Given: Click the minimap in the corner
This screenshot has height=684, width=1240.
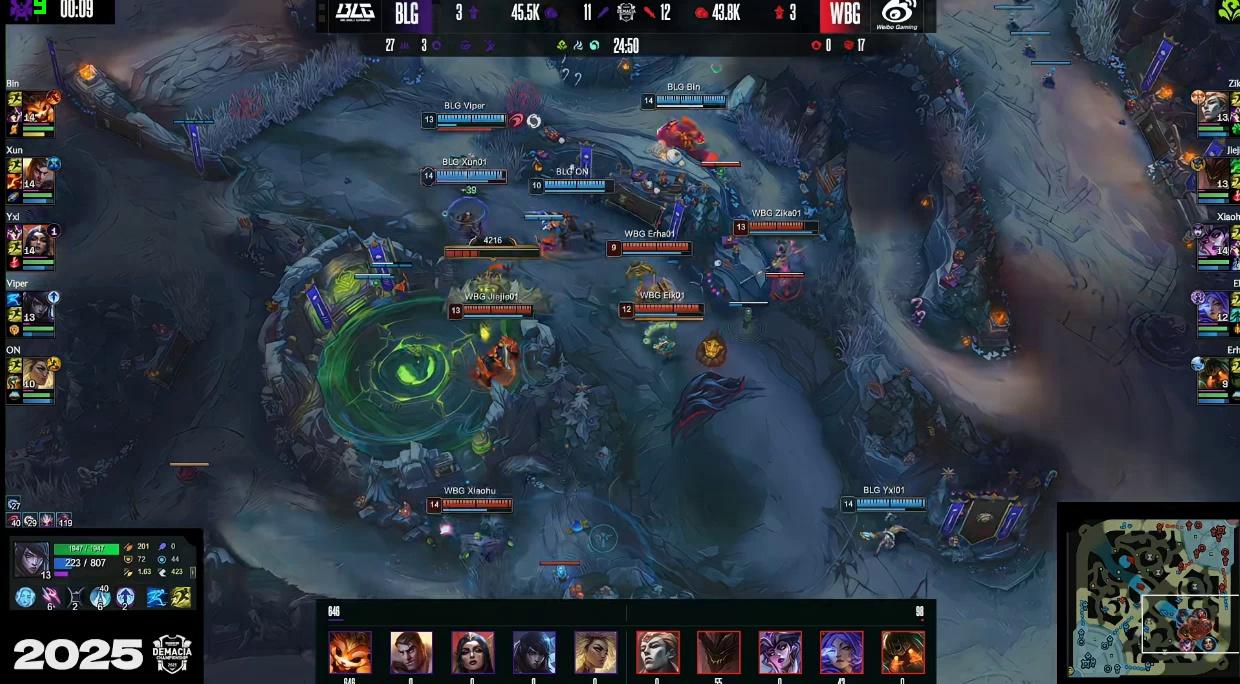Looking at the screenshot, I should tap(1148, 595).
